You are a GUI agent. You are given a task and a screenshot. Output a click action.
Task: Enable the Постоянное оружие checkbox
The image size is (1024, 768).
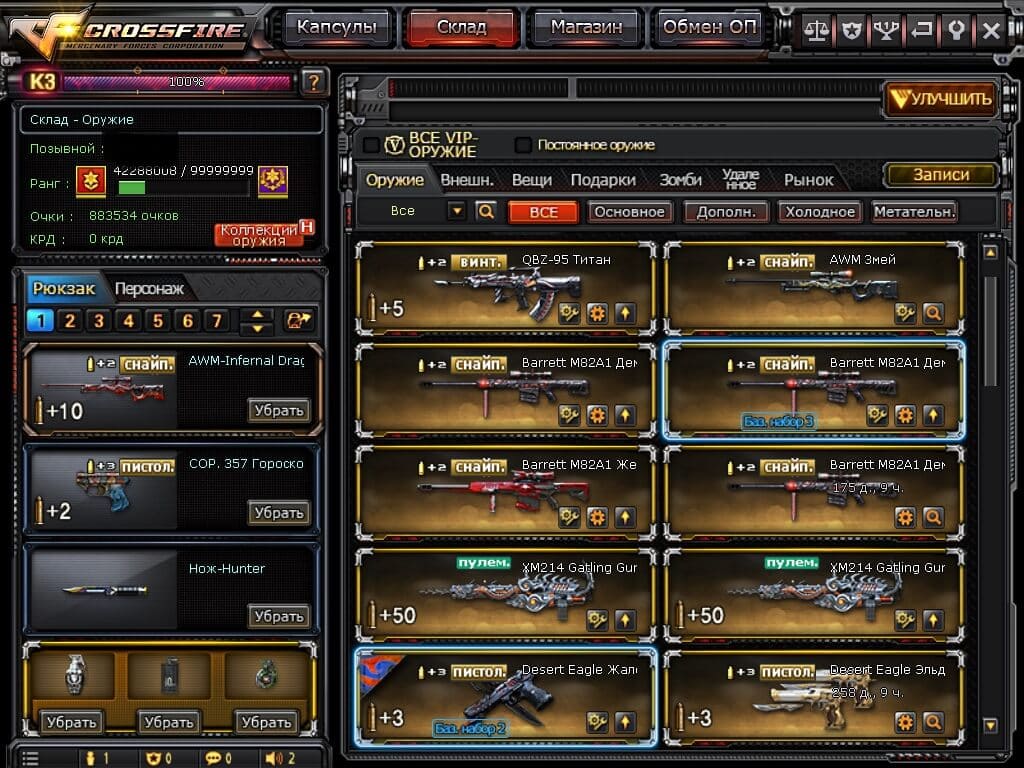(x=523, y=145)
